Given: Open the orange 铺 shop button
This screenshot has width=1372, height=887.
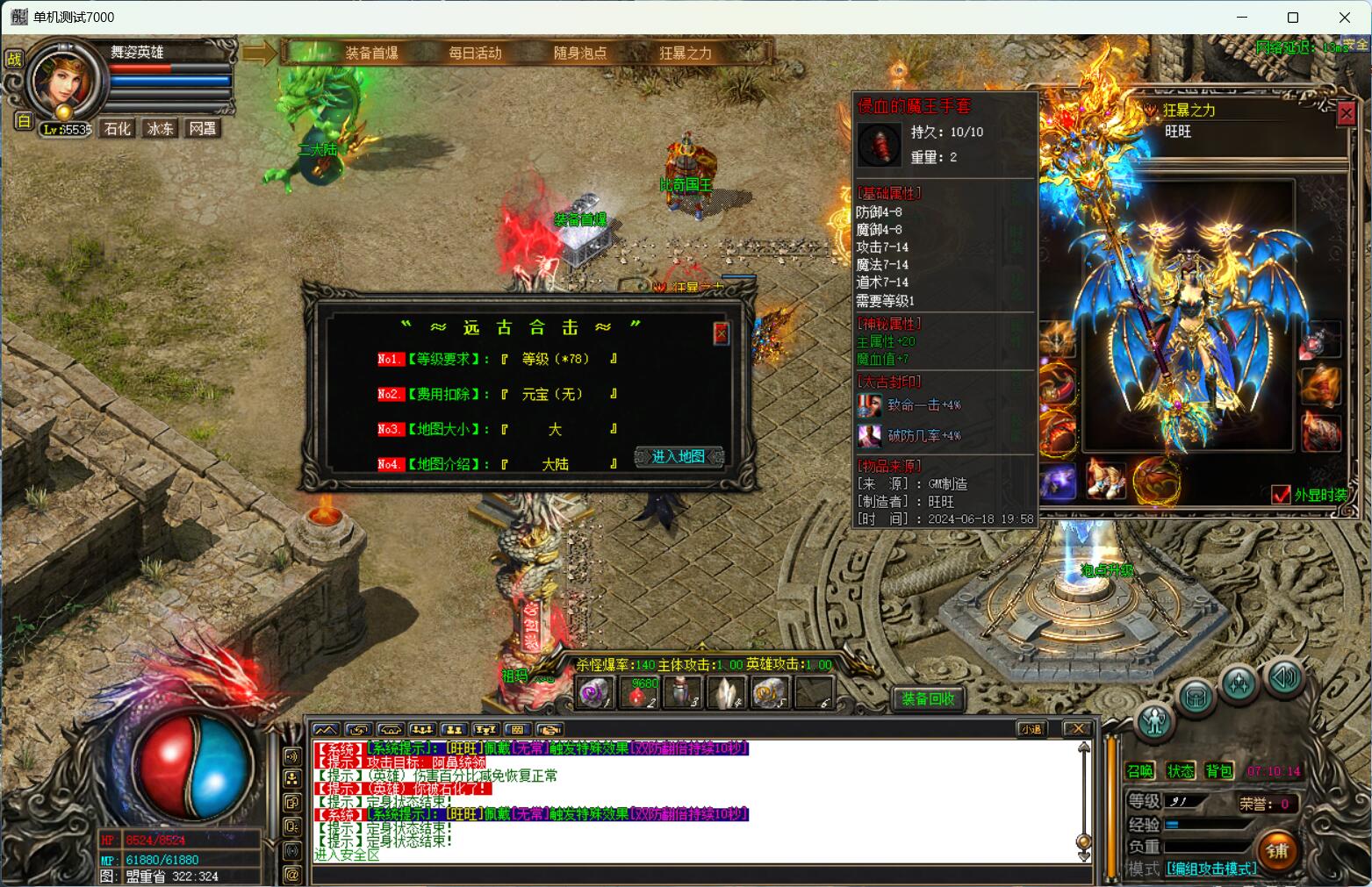Looking at the screenshot, I should pos(1277,849).
